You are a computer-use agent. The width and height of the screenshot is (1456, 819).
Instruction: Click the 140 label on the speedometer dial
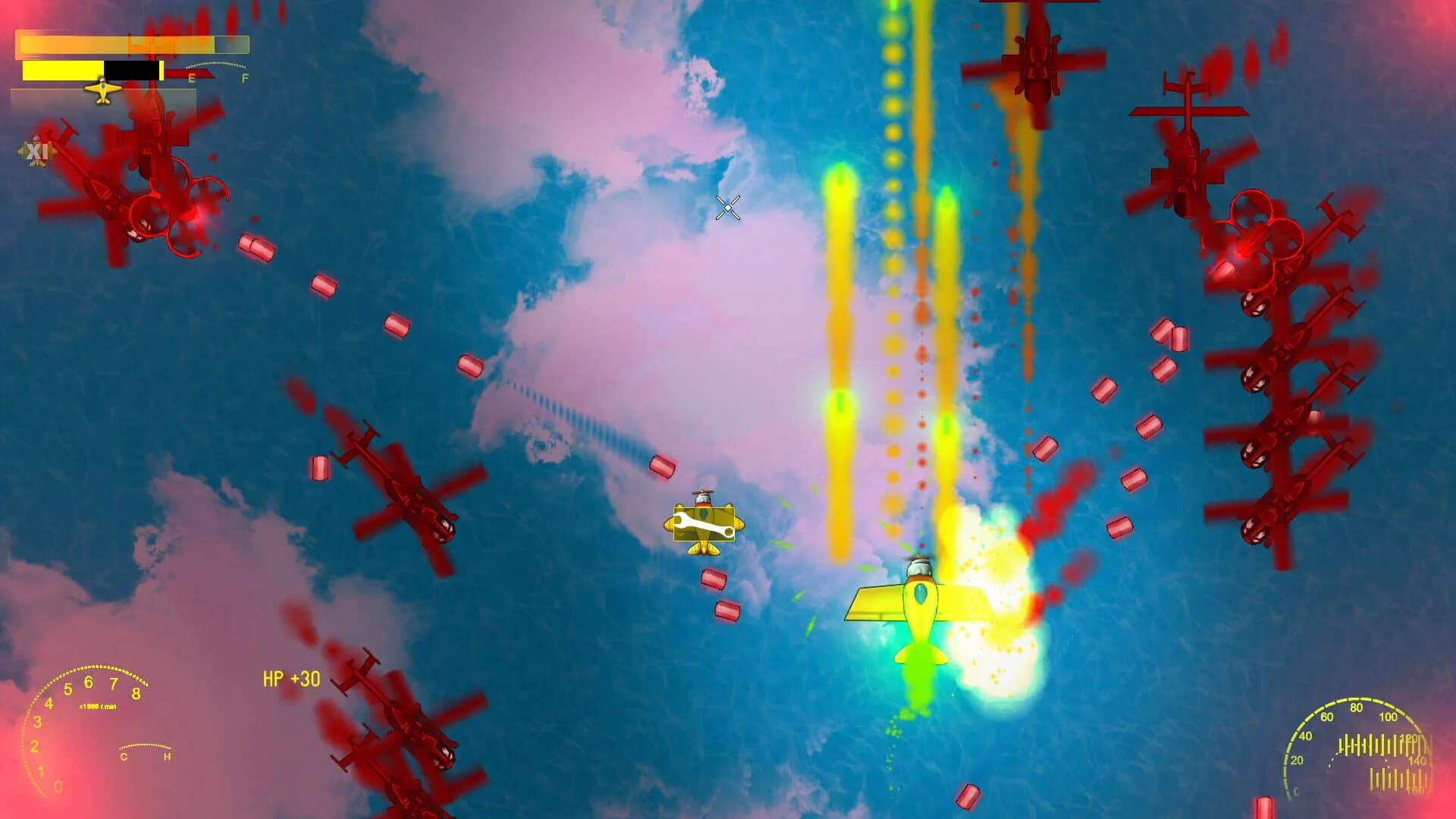(1418, 760)
